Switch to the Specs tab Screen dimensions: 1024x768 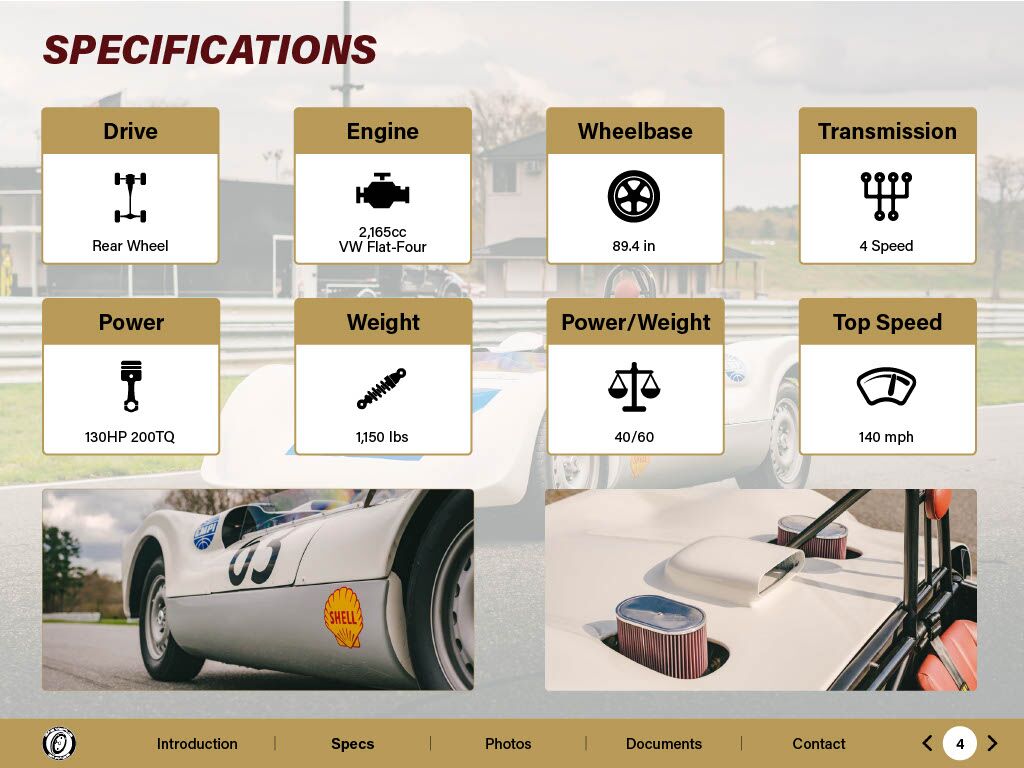(352, 744)
